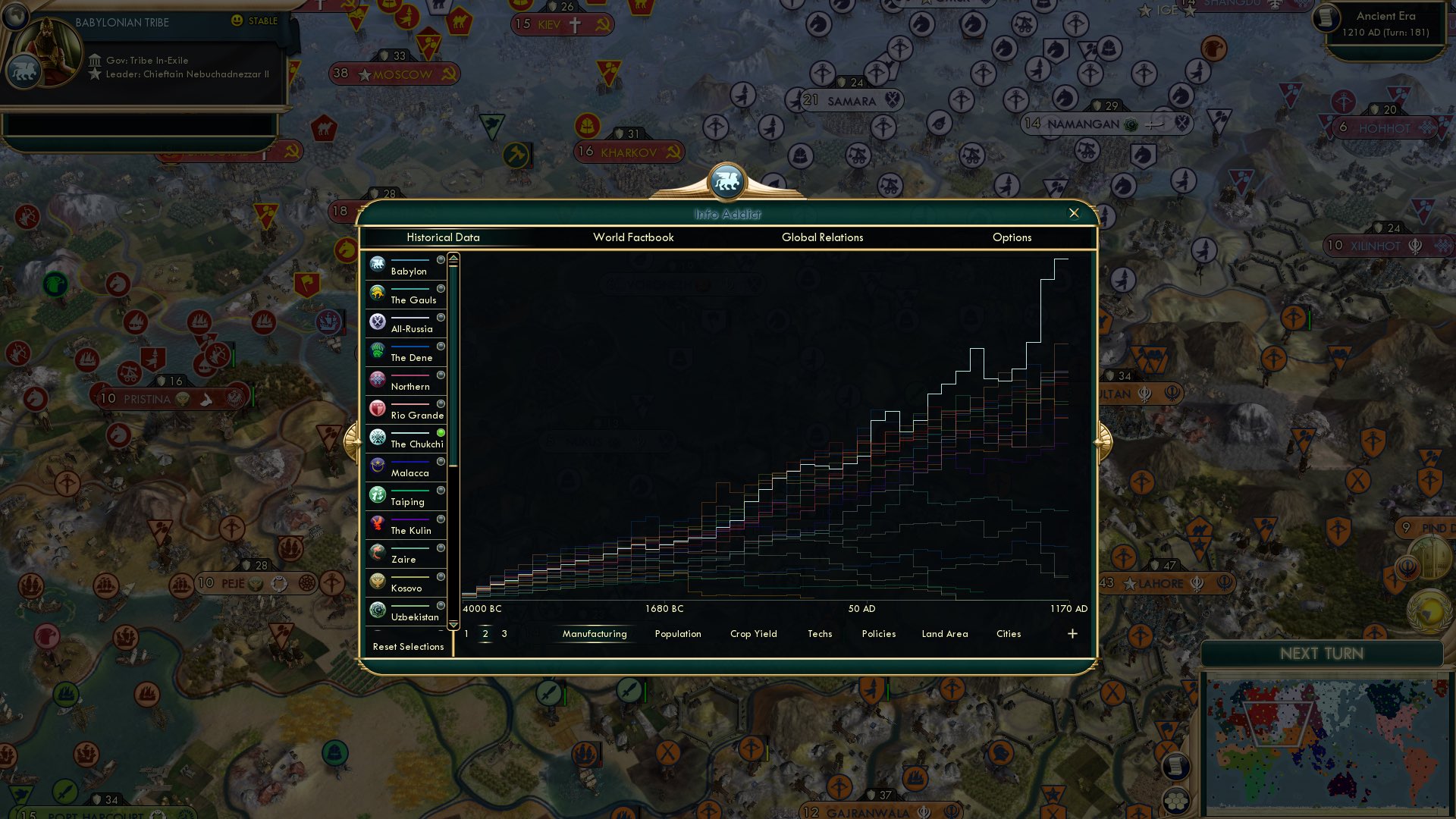Select the Kosovo civilization icon
The height and width of the screenshot is (819, 1456).
(377, 582)
